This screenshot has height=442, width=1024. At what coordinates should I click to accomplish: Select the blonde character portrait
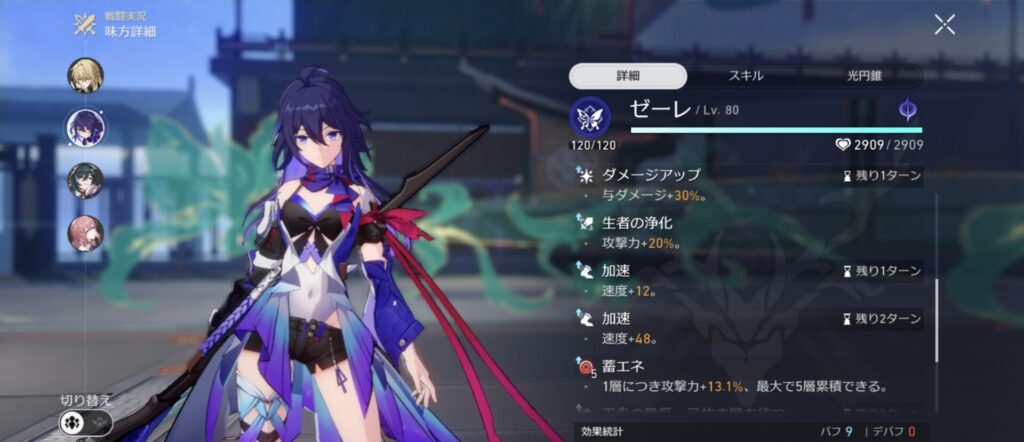click(85, 75)
